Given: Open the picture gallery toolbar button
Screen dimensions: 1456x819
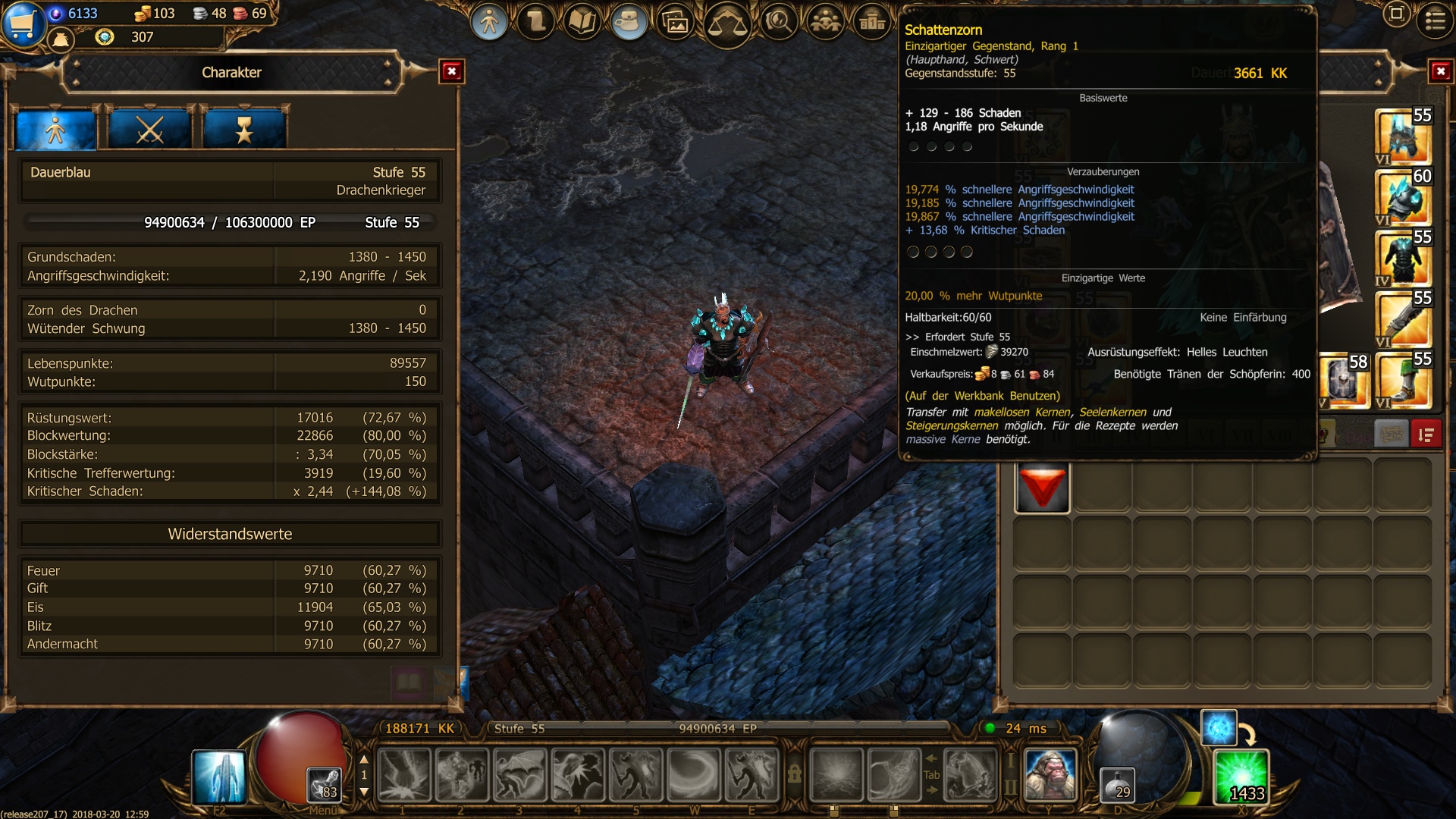Looking at the screenshot, I should click(x=675, y=23).
